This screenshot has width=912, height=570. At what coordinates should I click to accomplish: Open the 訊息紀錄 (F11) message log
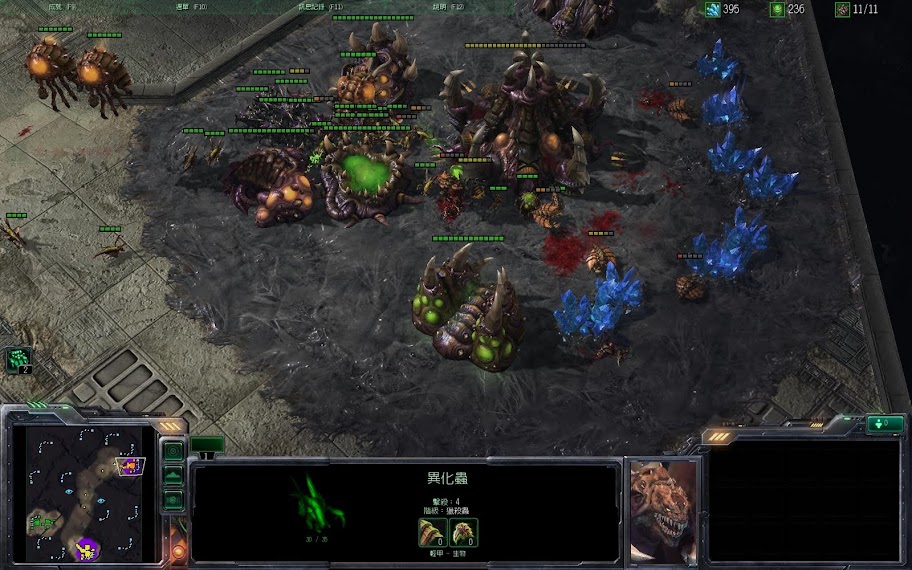pyautogui.click(x=320, y=6)
